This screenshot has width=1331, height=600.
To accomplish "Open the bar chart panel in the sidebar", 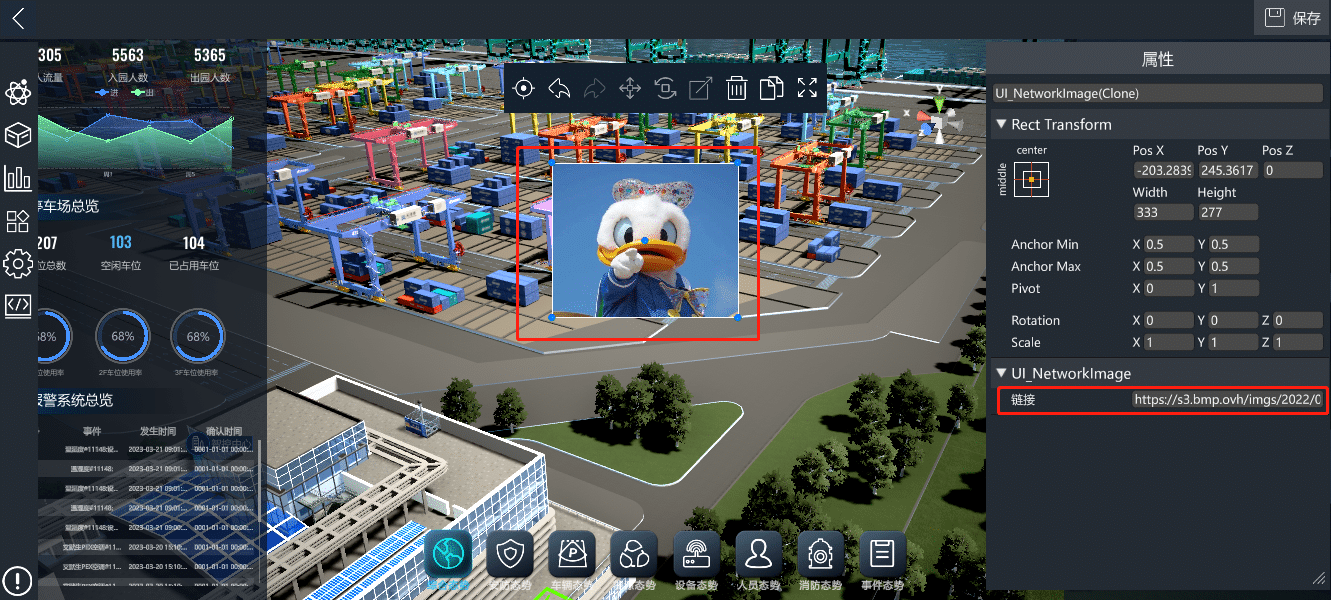I will [x=18, y=179].
